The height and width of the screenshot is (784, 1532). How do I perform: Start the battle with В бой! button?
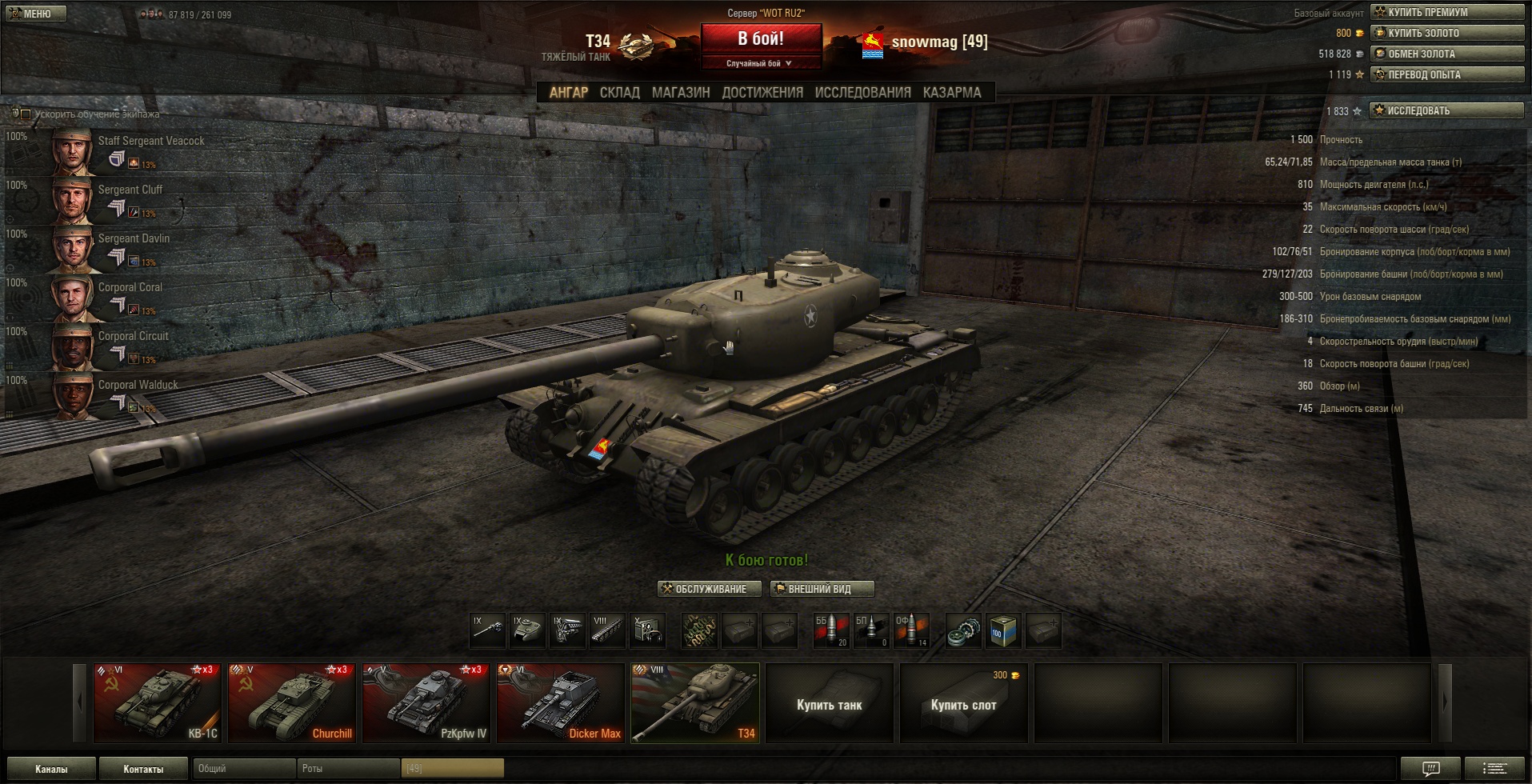pos(761,38)
